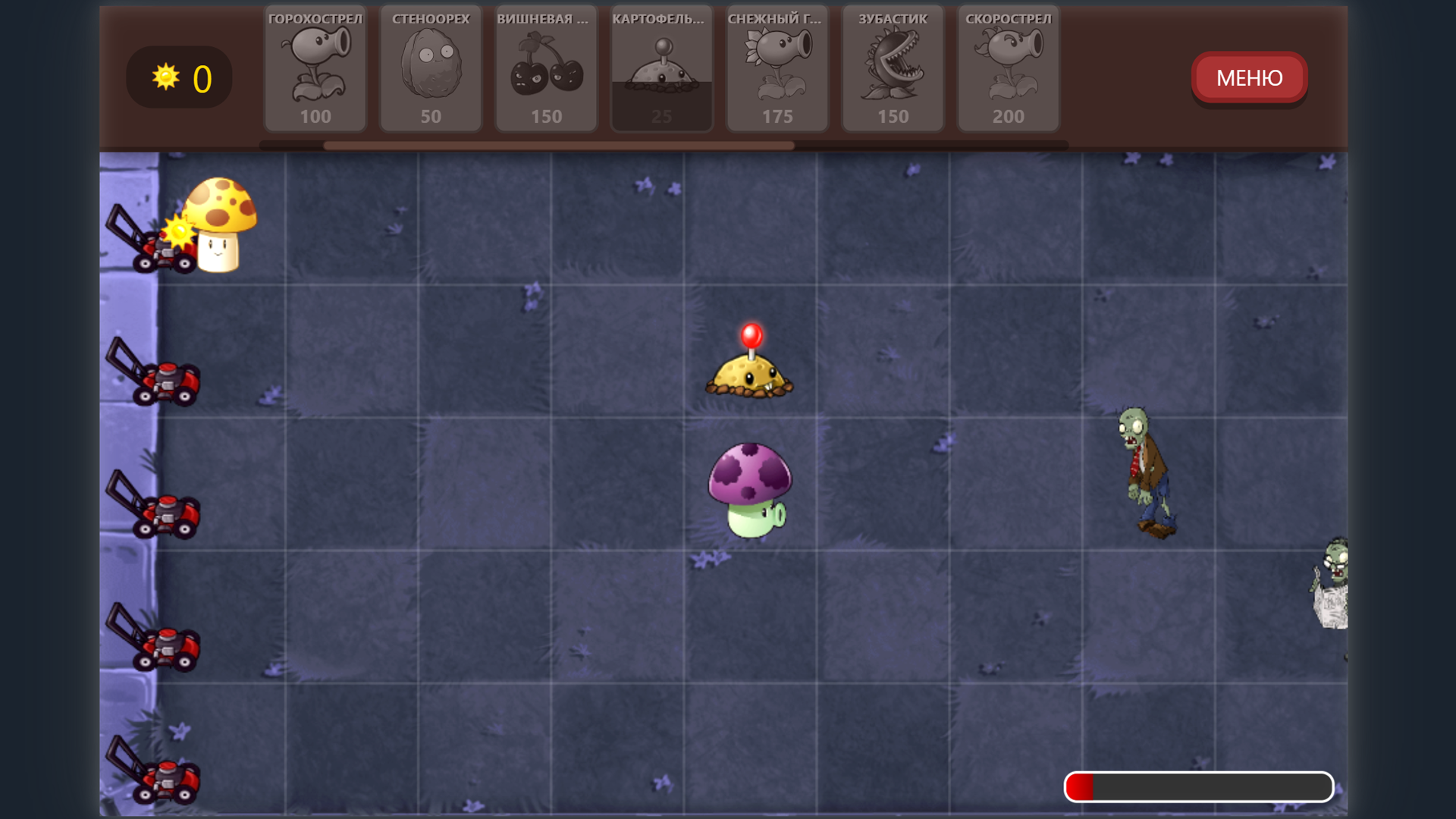Pick the Скорострел seed packet
Image resolution: width=1456 pixels, height=819 pixels.
point(1007,68)
